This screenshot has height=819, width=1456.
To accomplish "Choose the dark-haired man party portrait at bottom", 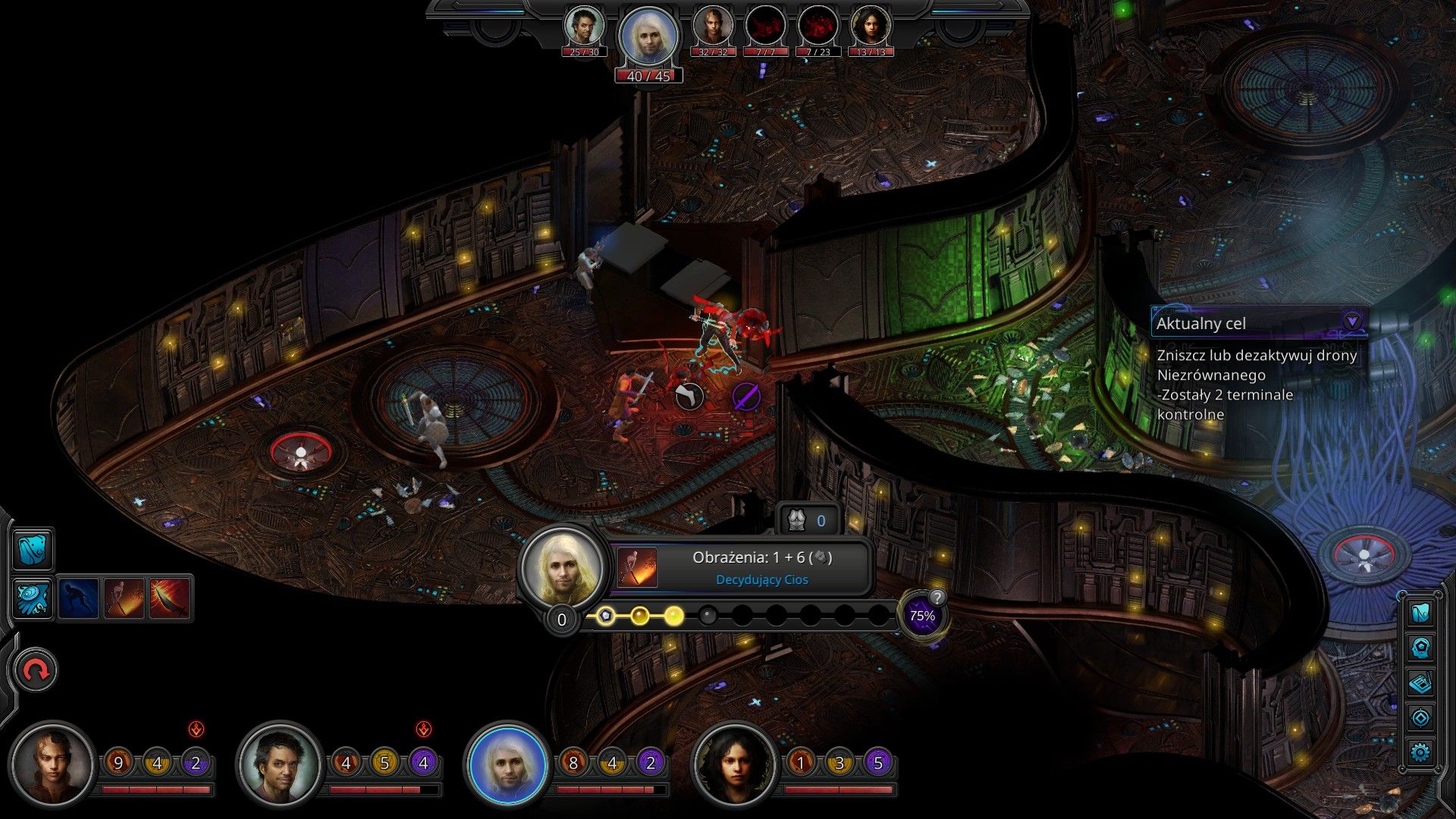I will coord(279,764).
